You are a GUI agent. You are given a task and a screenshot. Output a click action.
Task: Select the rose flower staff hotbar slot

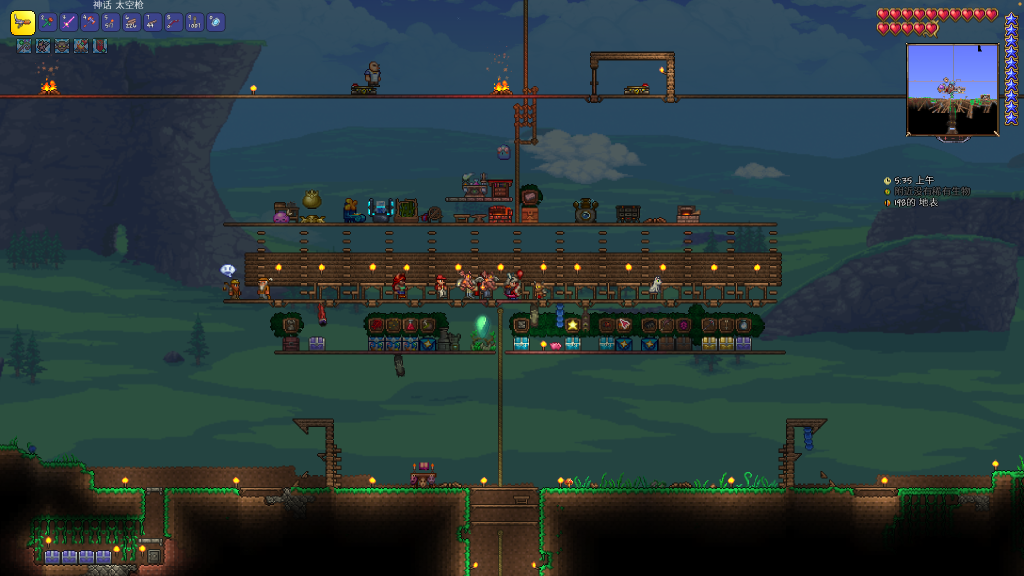click(47, 22)
